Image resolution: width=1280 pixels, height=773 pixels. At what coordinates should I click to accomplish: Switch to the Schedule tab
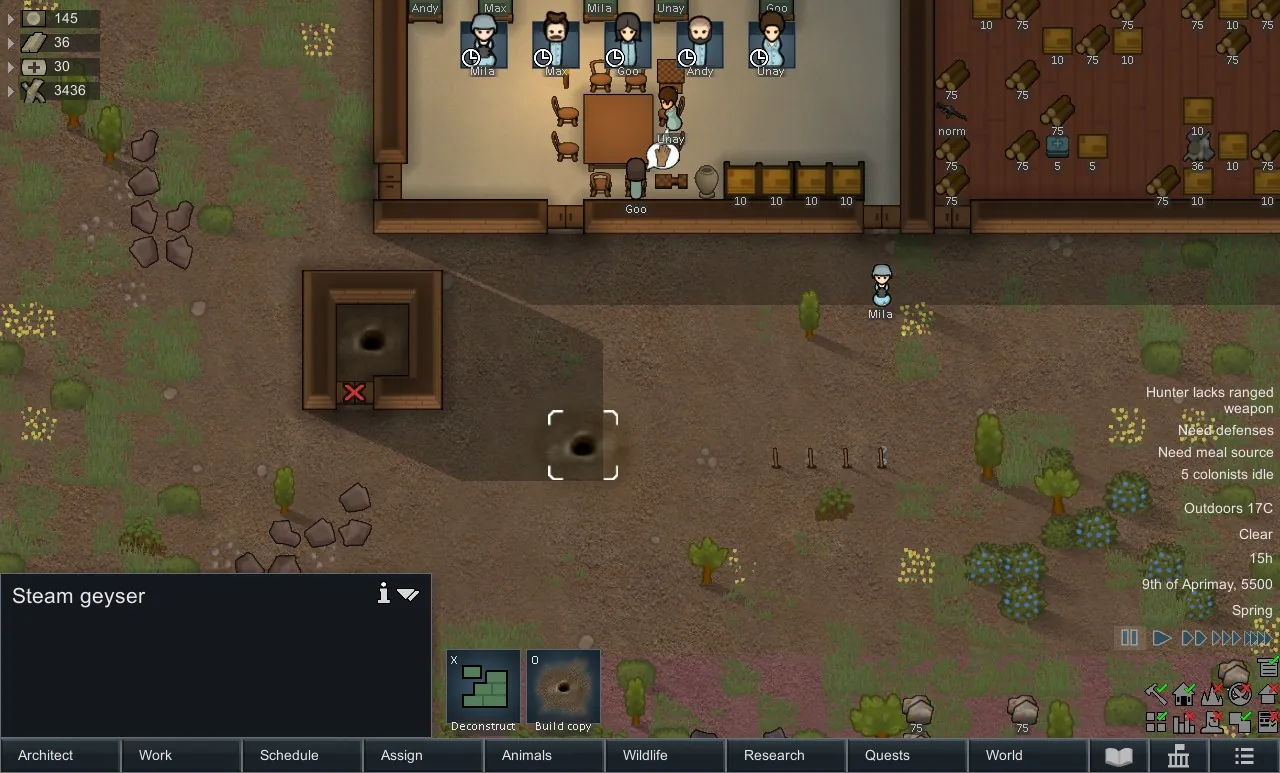click(x=302, y=755)
